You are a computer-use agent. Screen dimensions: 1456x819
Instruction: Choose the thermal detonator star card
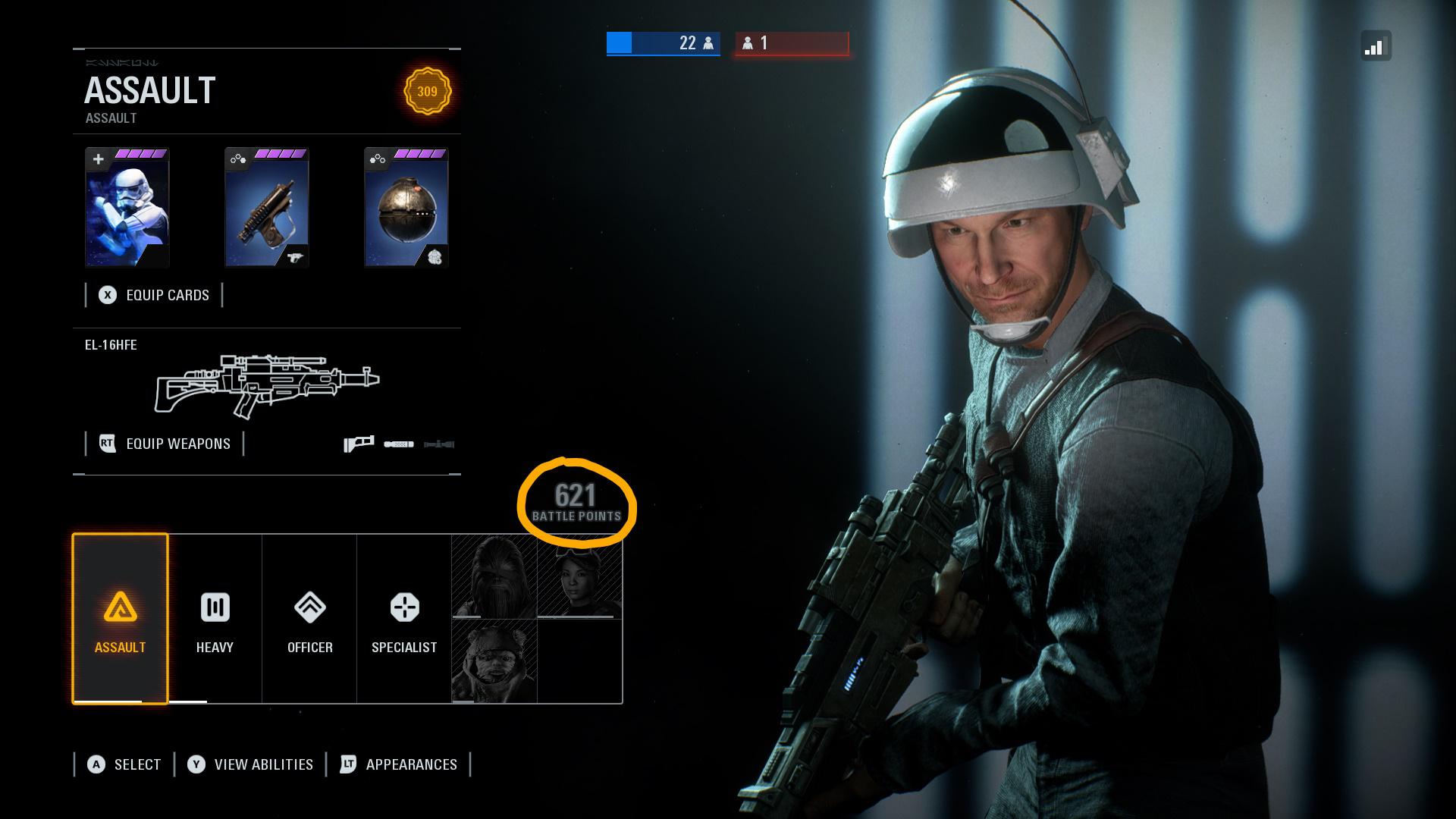(x=406, y=208)
